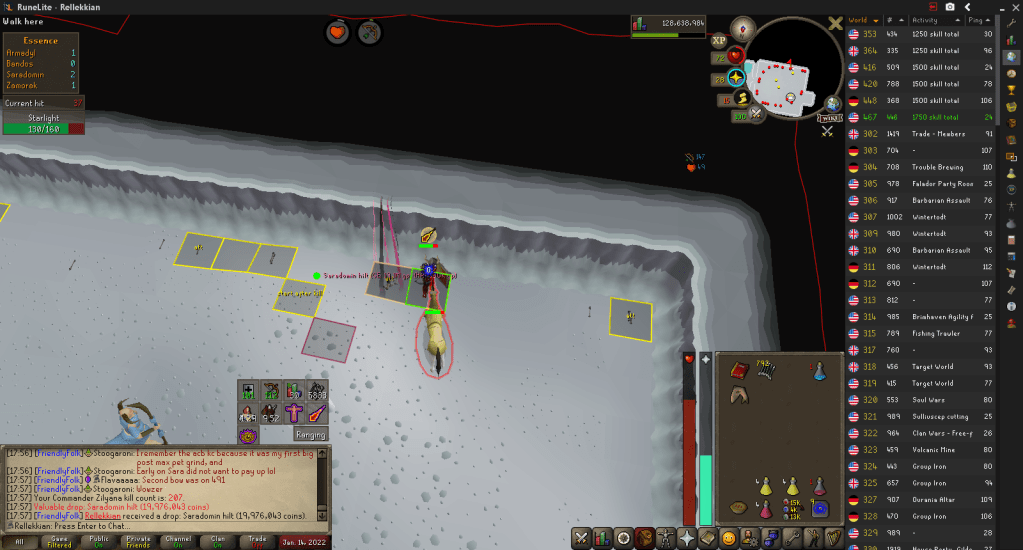This screenshot has width=1023, height=550.
Task: Close the RuneLite window
Action: pos(1010,6)
